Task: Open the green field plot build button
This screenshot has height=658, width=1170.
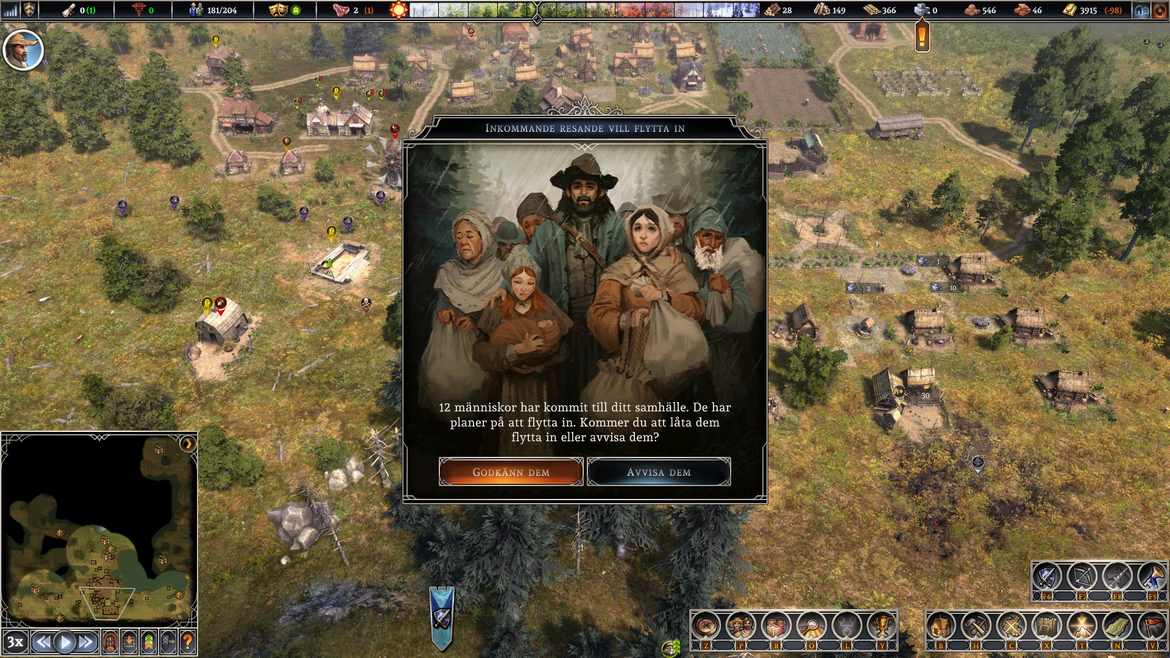Action: click(1116, 626)
